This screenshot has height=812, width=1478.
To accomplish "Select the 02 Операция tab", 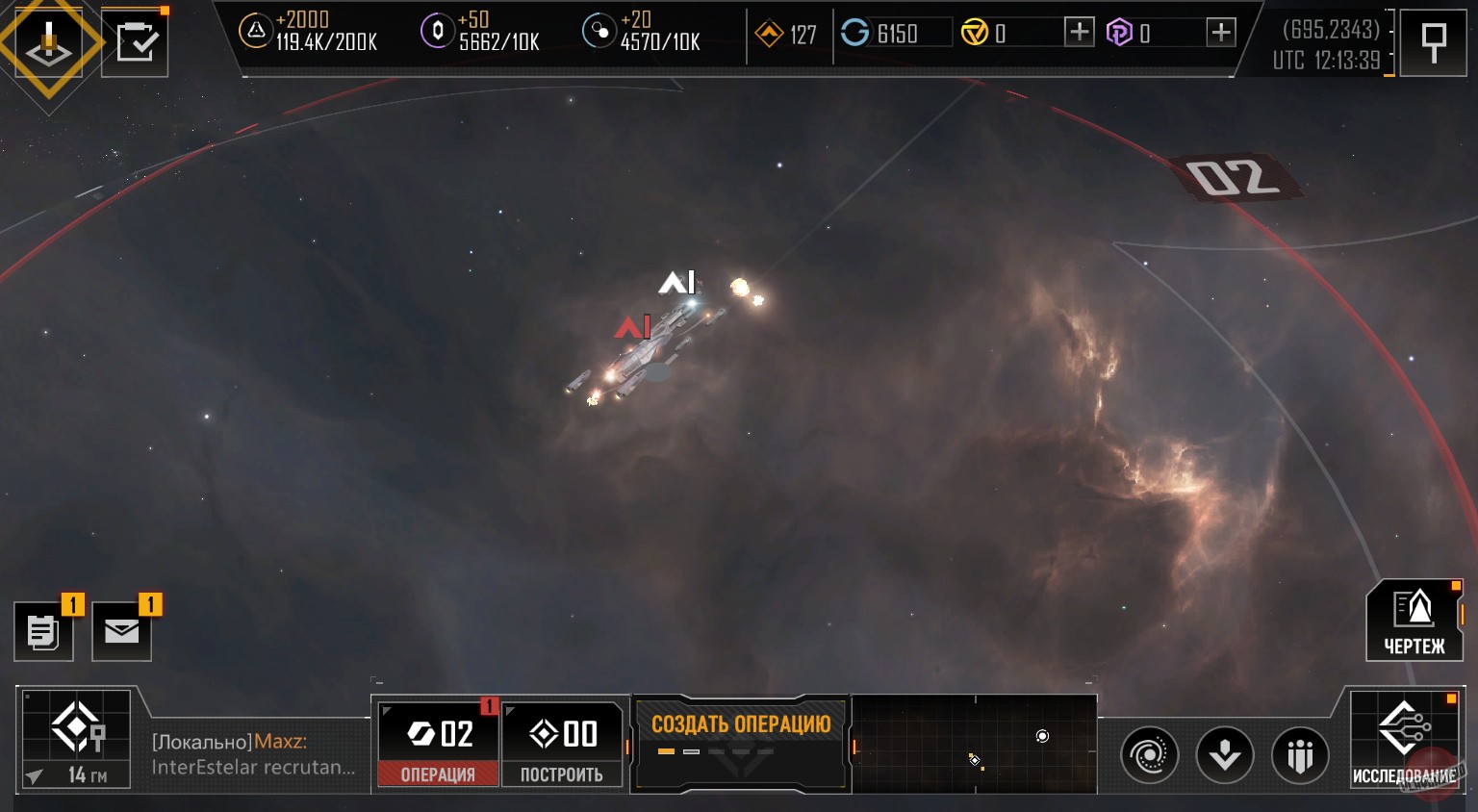I will tap(438, 743).
